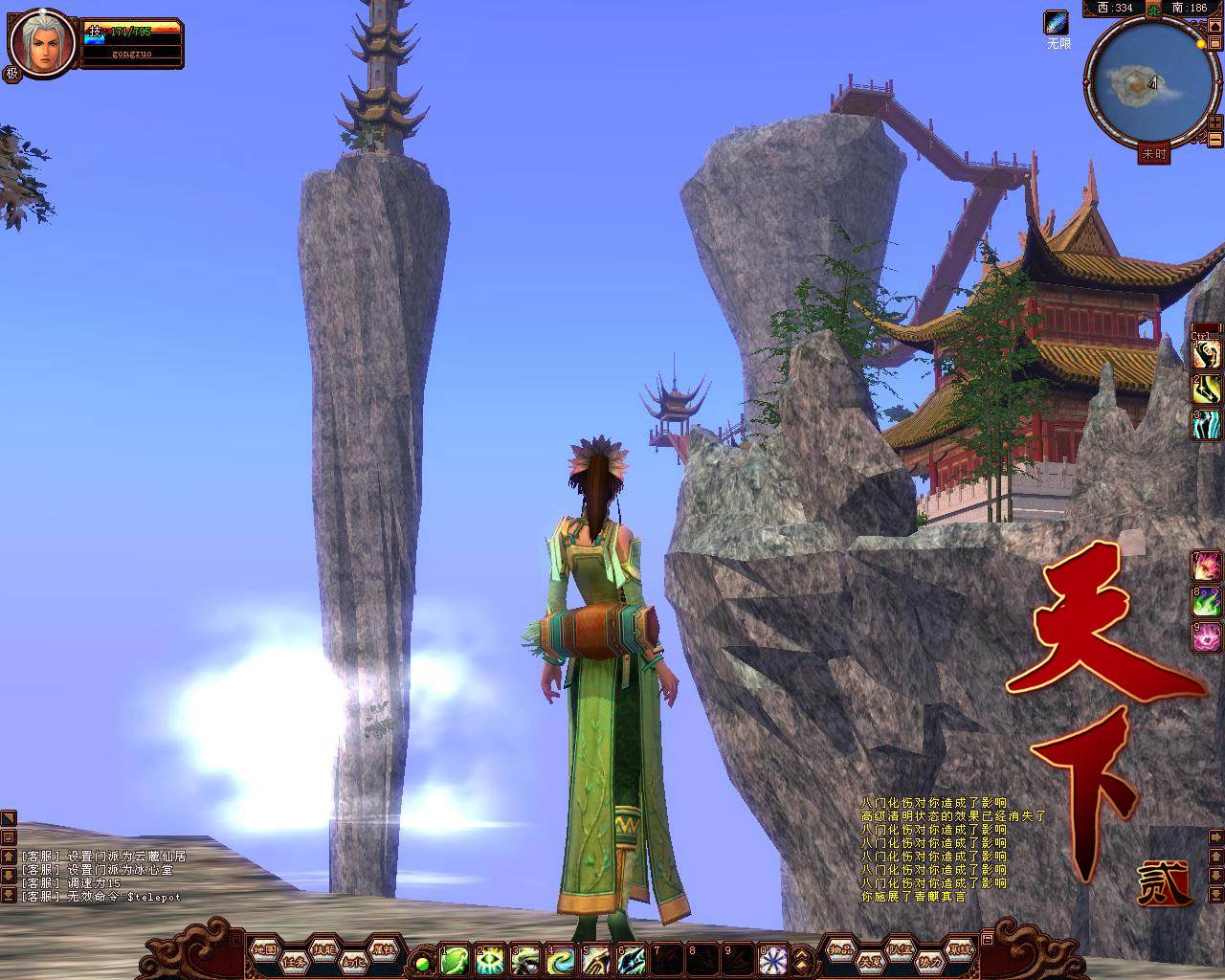Open the 属性 character attributes button
This screenshot has height=980, width=1225.
click(383, 949)
